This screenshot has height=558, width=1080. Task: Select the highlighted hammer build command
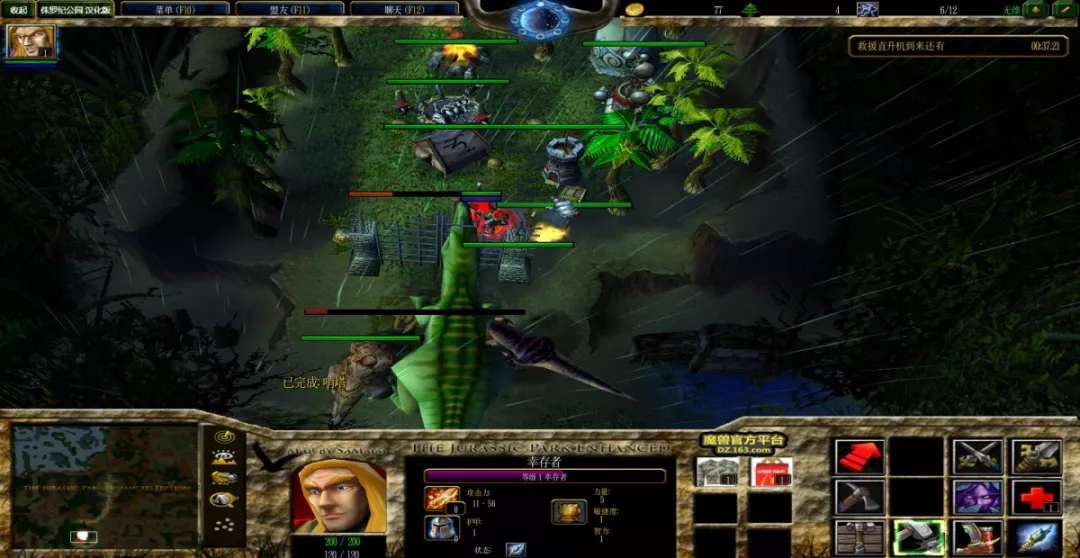pyautogui.click(x=918, y=536)
